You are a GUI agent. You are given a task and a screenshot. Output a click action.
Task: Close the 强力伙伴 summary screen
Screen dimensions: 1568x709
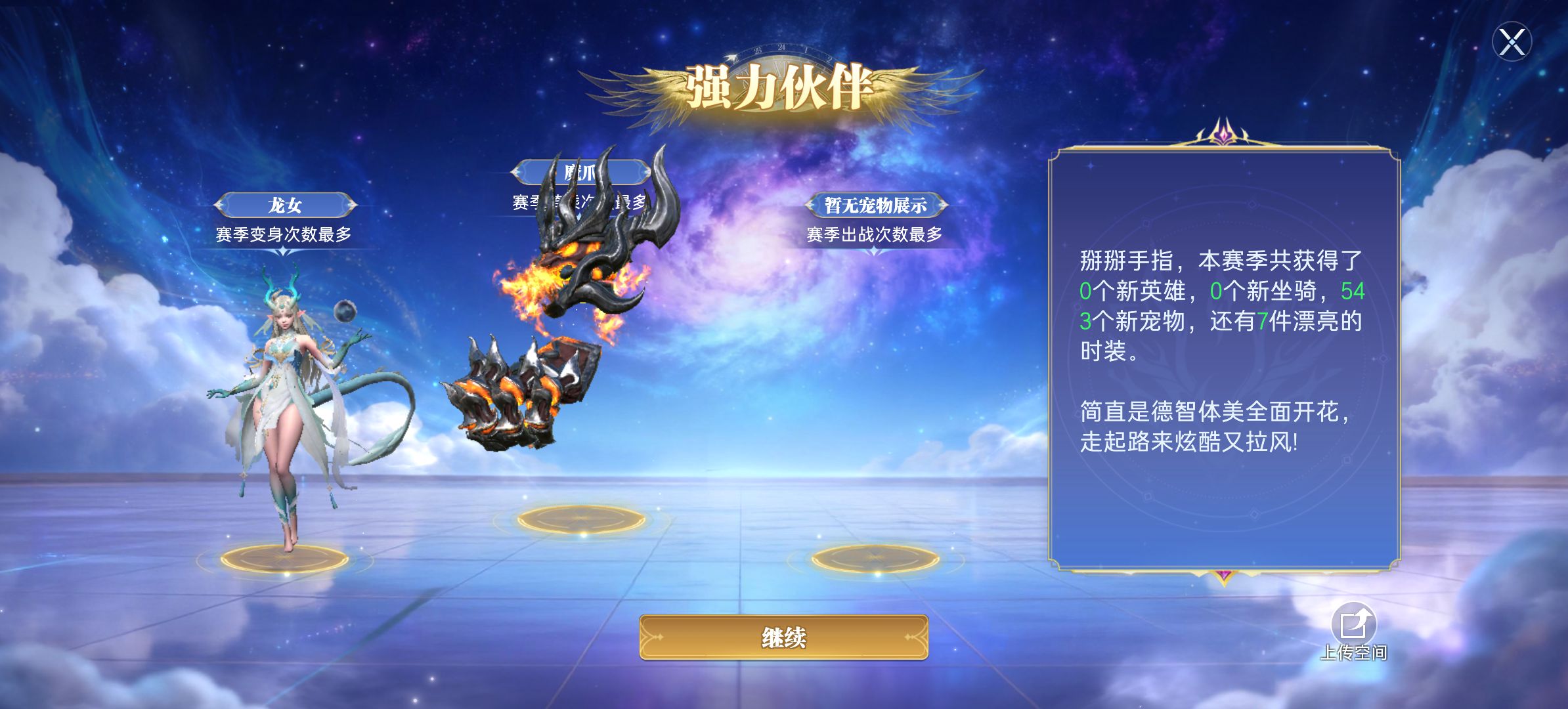(x=1512, y=43)
